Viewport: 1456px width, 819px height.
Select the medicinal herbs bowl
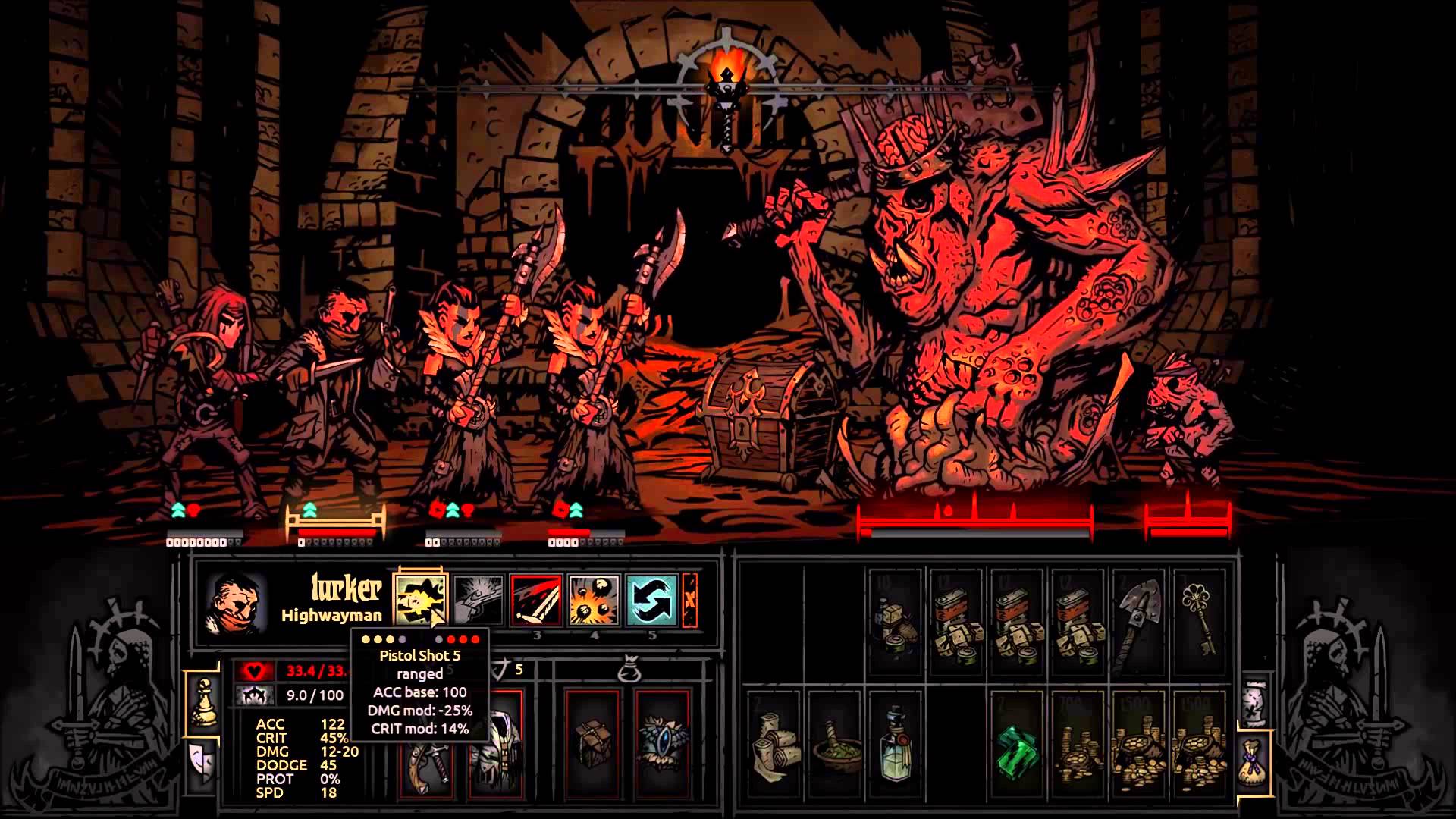point(836,747)
